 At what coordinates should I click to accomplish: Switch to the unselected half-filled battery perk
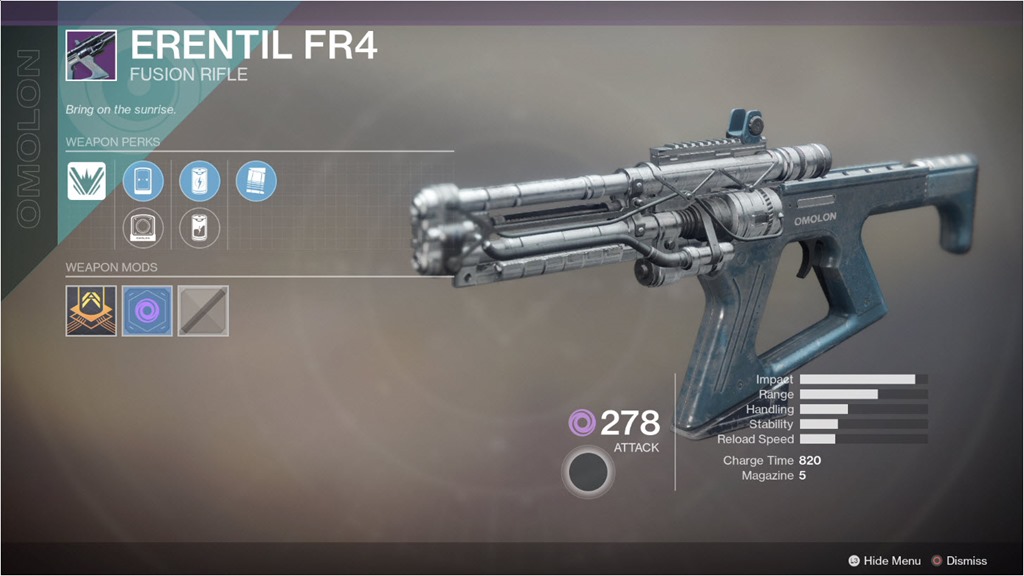[x=199, y=228]
